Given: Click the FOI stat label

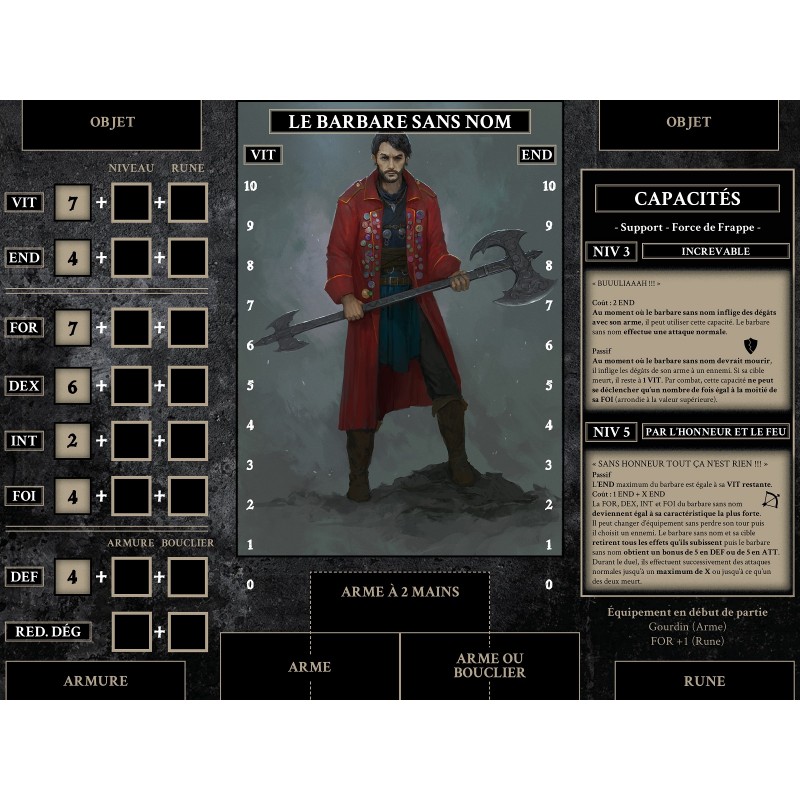Looking at the screenshot, I should 24,495.
